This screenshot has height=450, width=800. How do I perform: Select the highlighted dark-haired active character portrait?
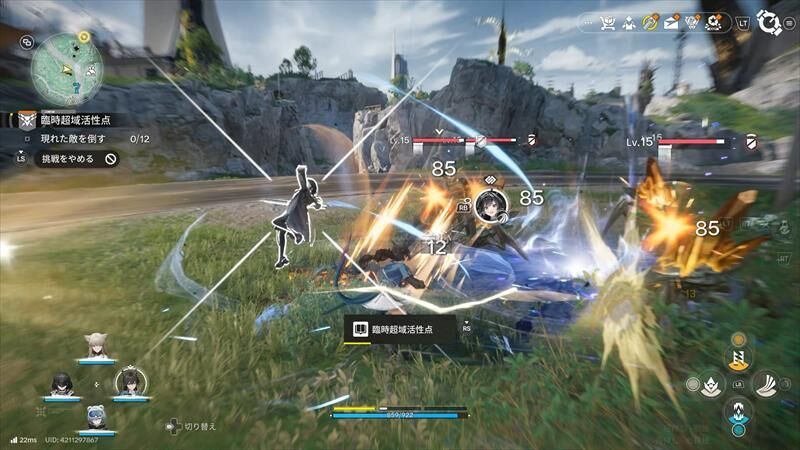pyautogui.click(x=129, y=382)
